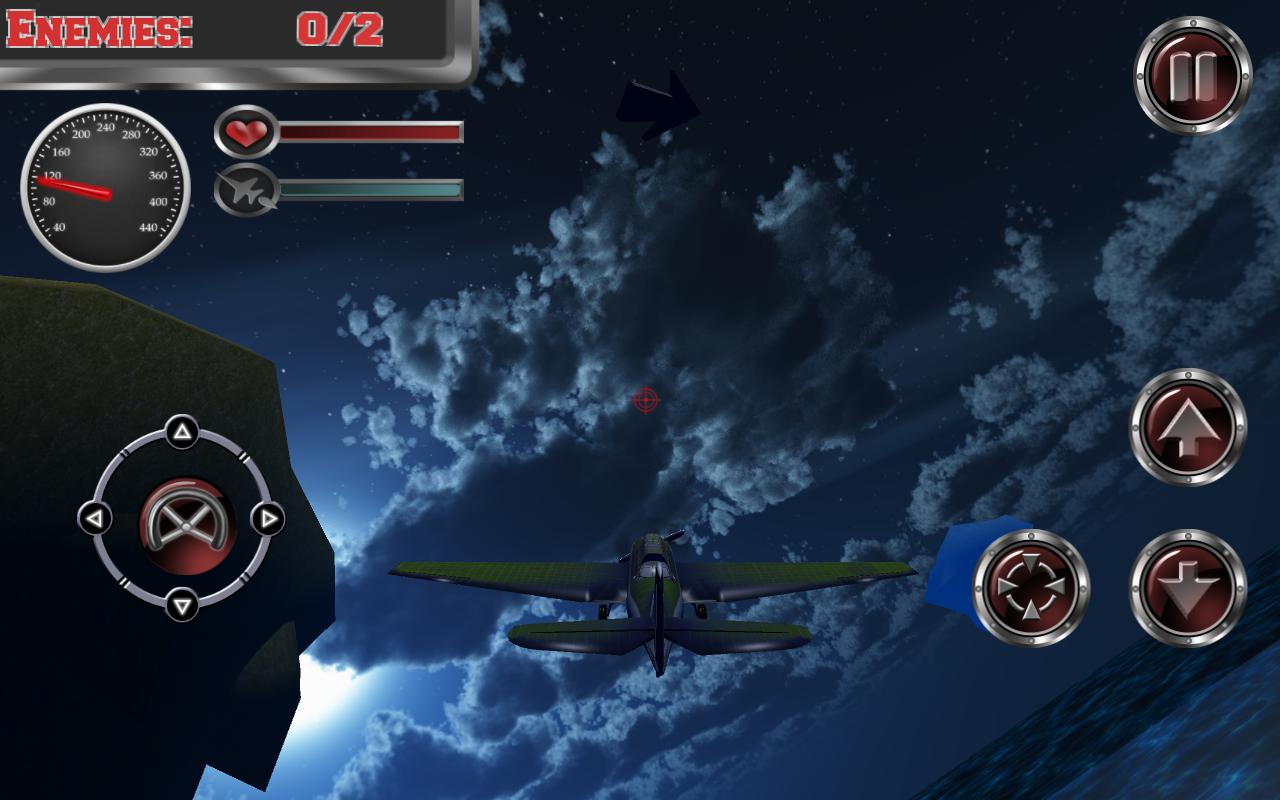The width and height of the screenshot is (1280, 800).
Task: Tap the pause button at top right
Action: click(1192, 72)
